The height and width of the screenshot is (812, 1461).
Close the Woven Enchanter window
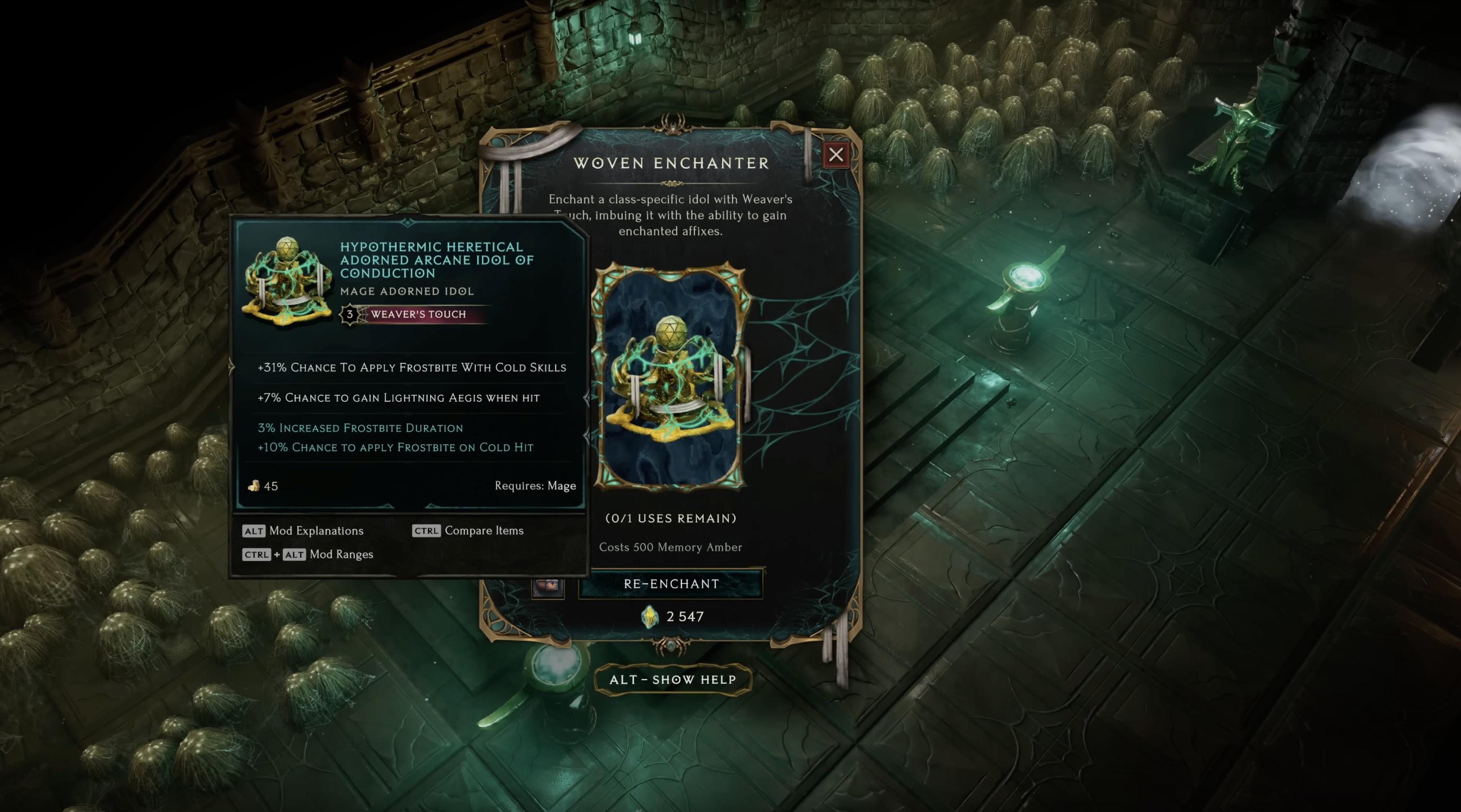tap(835, 155)
